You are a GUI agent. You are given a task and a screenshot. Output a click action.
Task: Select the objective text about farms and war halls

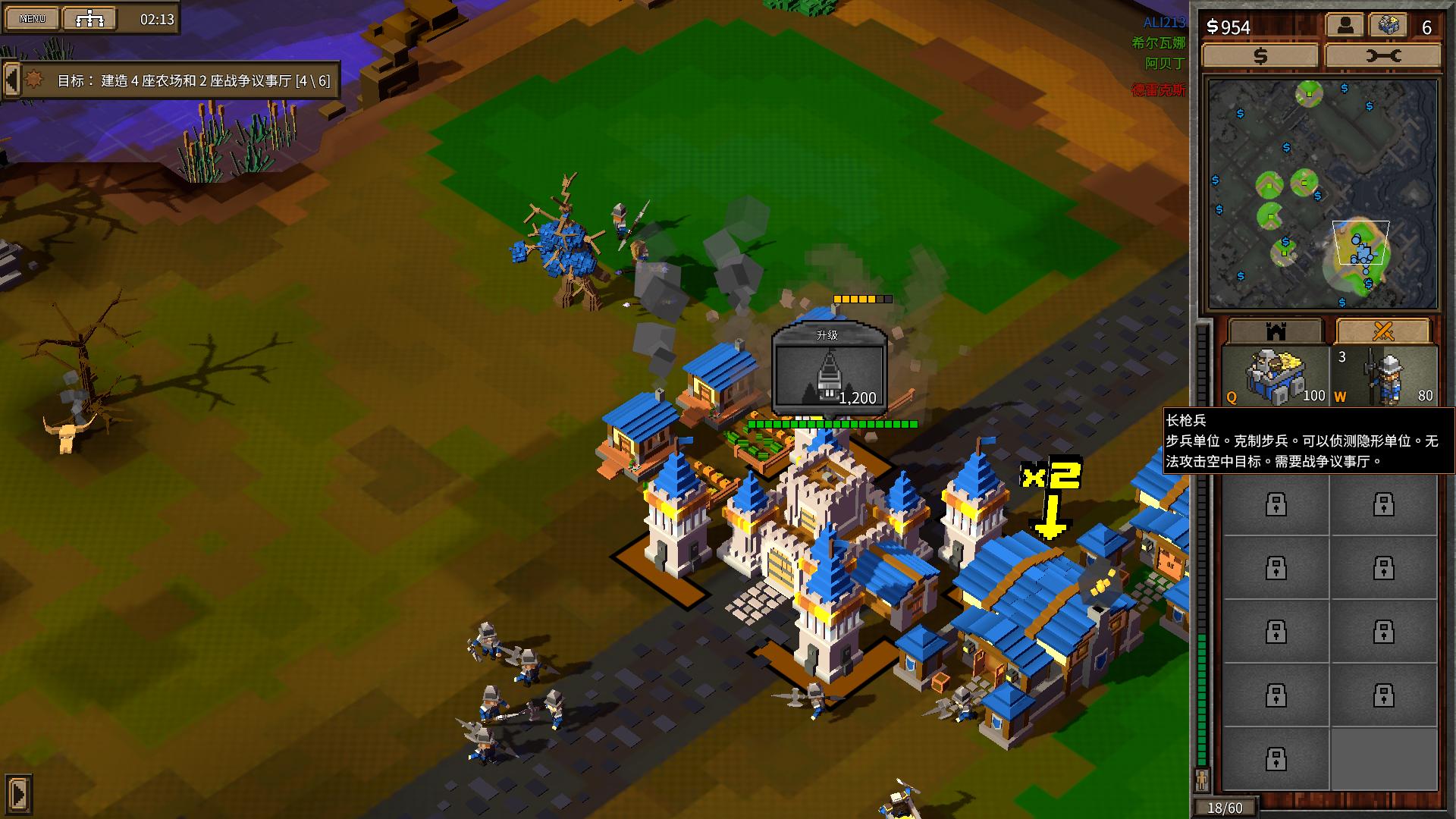[x=193, y=80]
